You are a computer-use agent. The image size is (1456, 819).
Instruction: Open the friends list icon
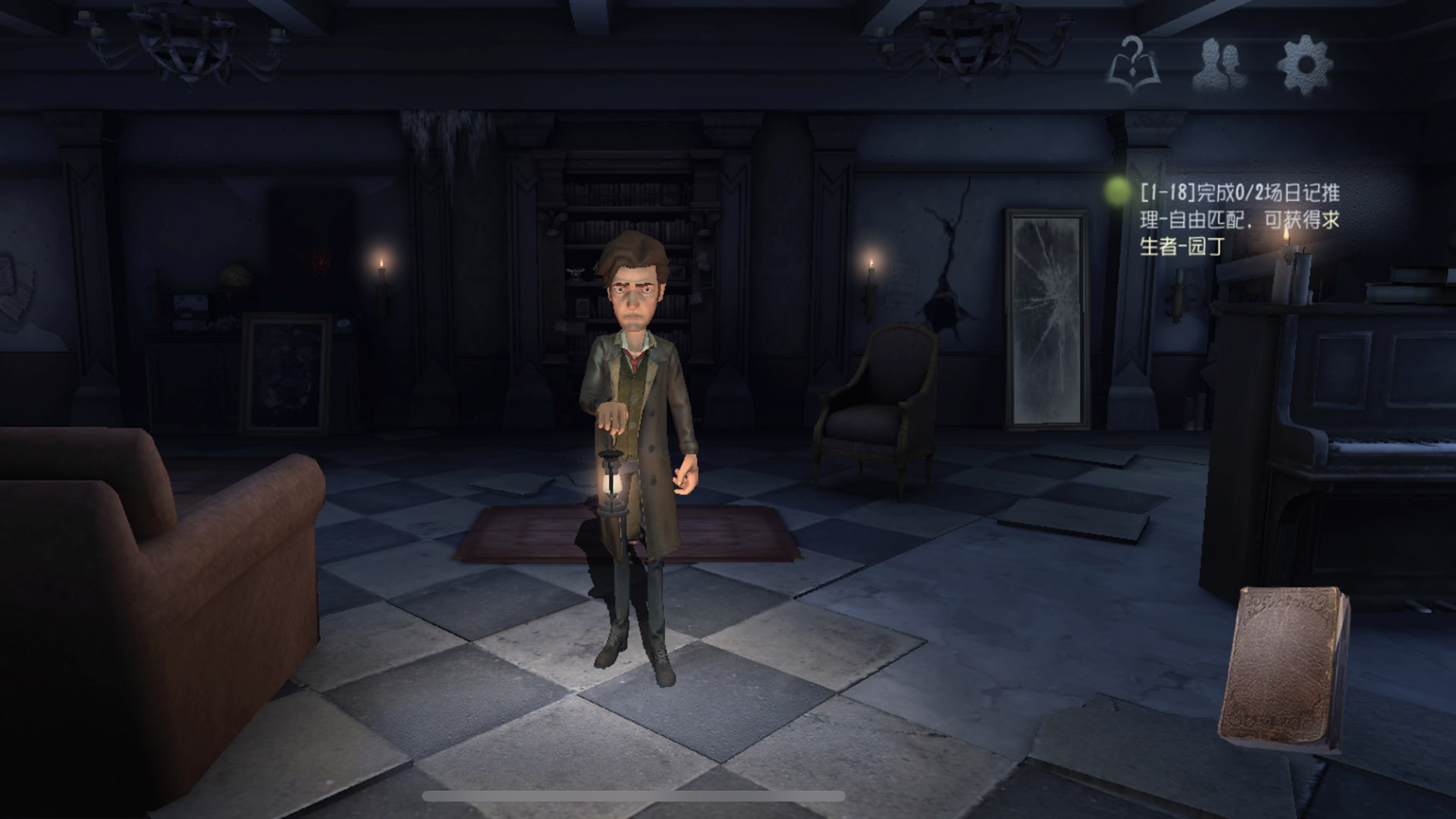(1219, 64)
